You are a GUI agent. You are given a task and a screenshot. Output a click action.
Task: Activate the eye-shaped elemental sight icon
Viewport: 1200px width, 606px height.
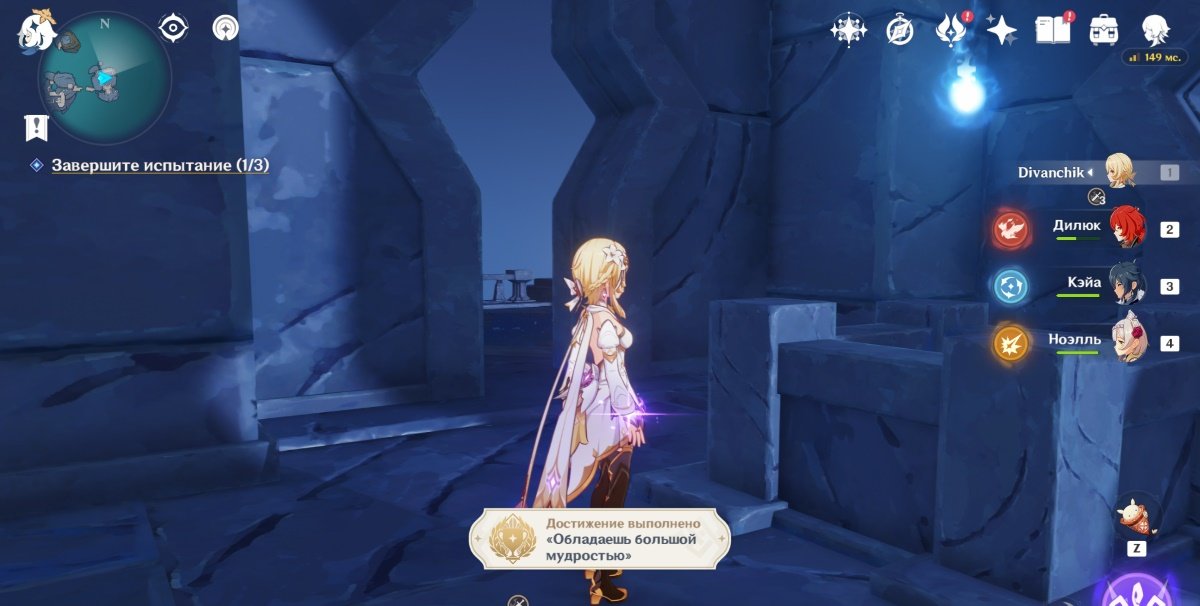[174, 28]
